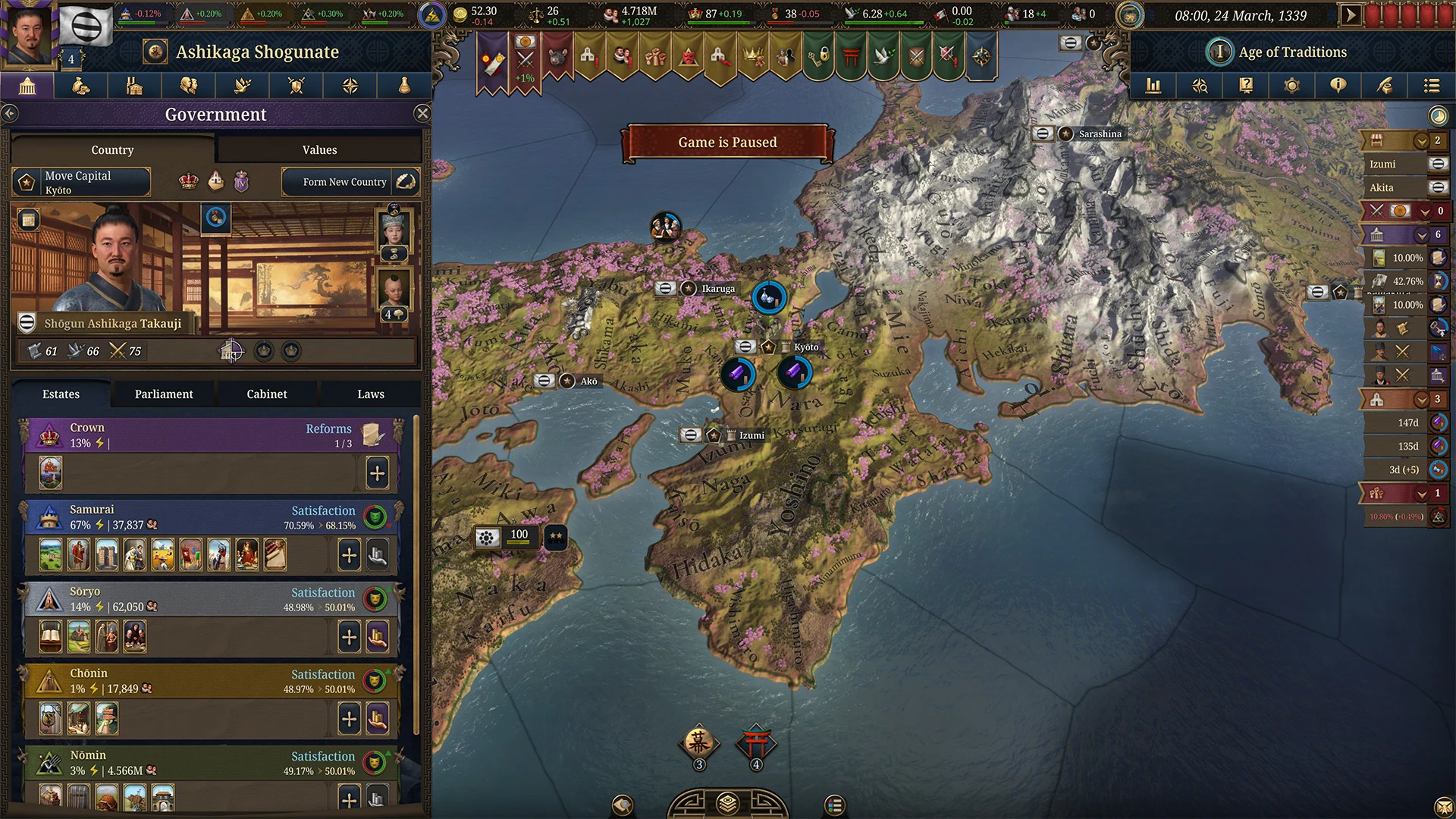Unpause using the play speed arrow
This screenshot has height=819, width=1456.
click(x=1350, y=14)
